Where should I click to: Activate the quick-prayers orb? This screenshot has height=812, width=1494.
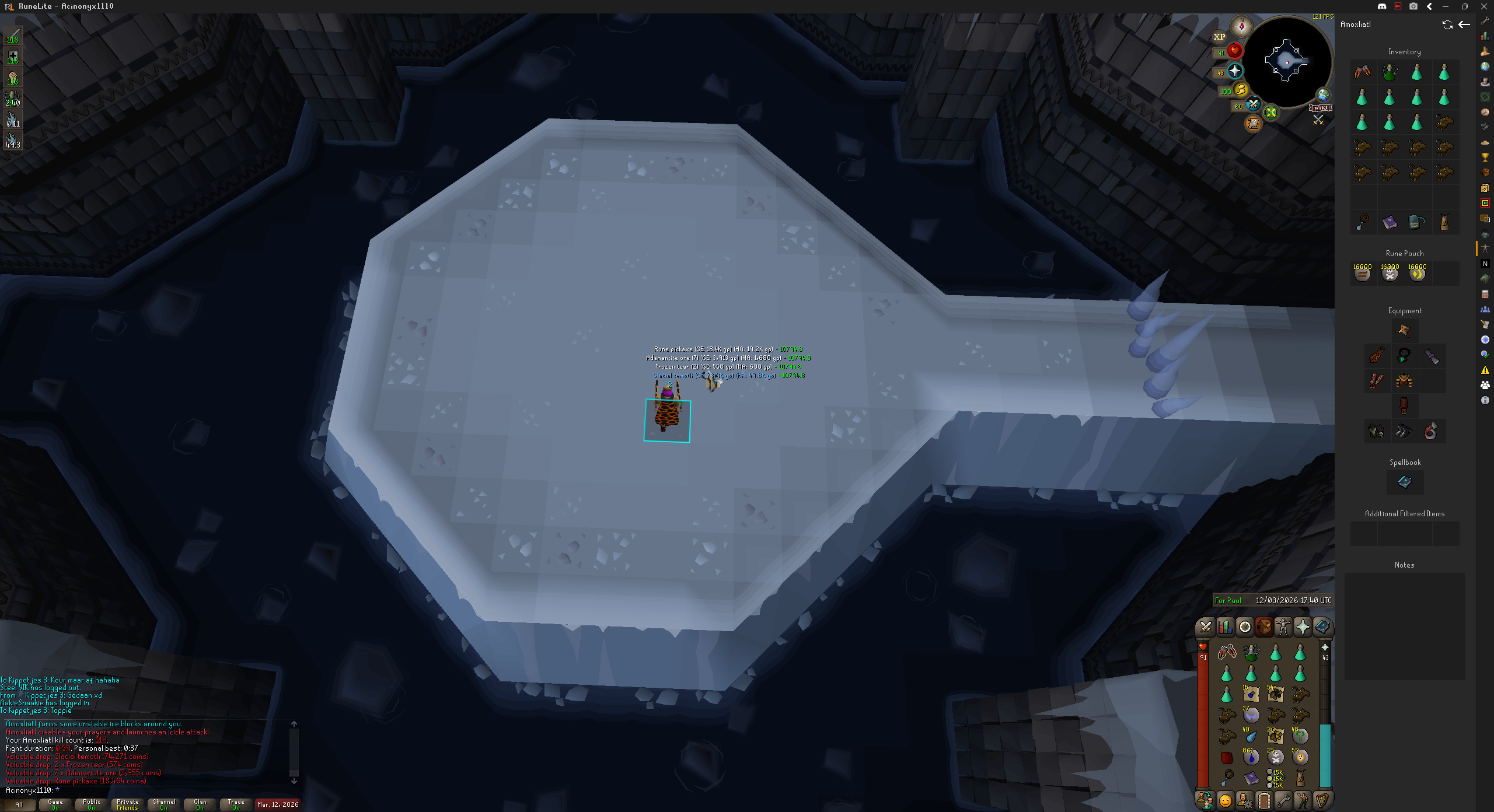[x=1234, y=71]
